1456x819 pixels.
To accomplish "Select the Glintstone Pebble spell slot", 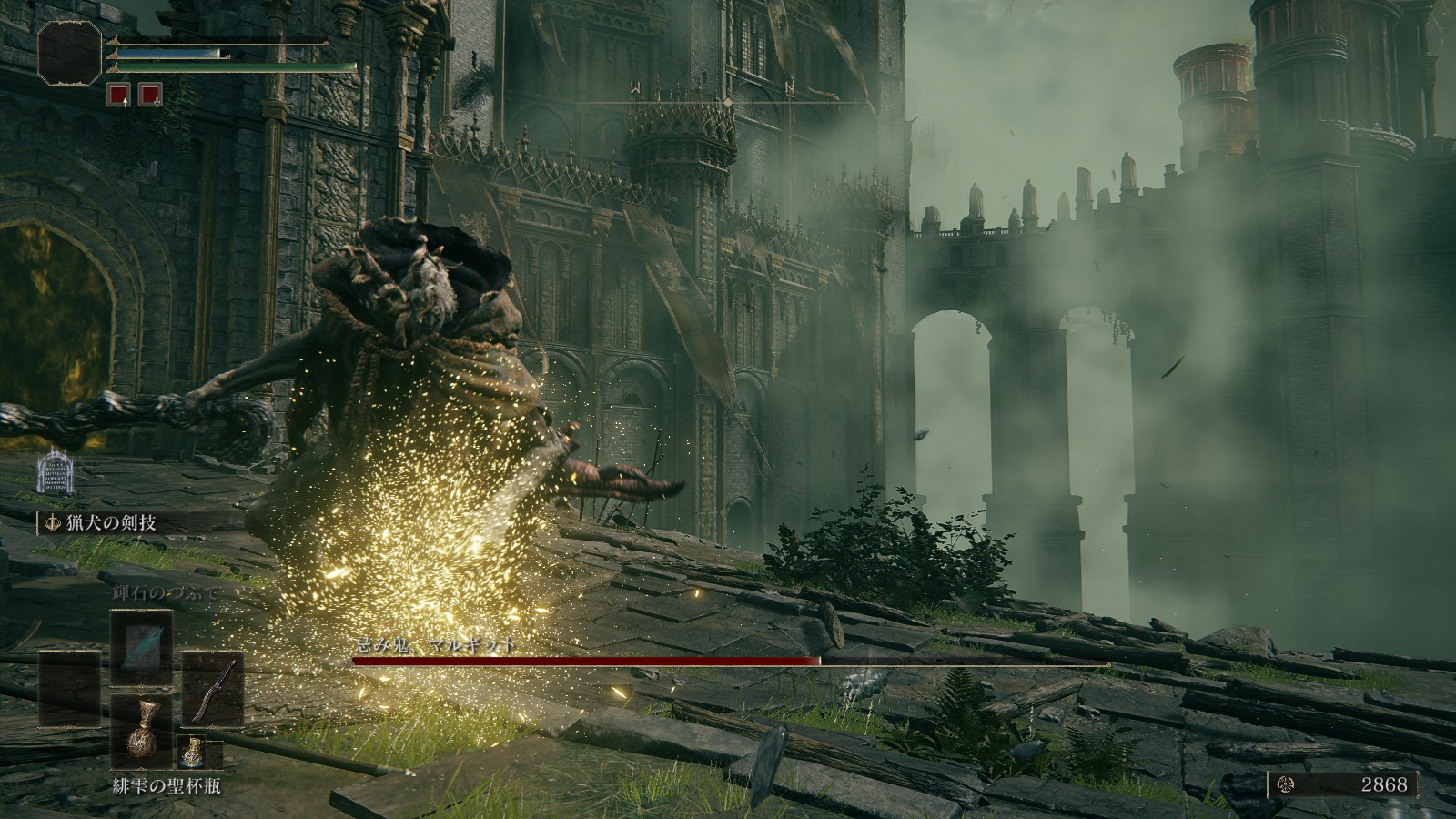I will click(x=140, y=647).
